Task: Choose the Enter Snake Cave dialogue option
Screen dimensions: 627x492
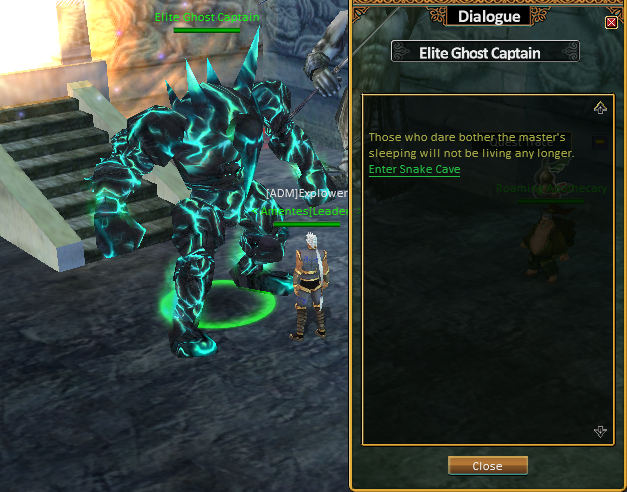Action: pos(414,170)
